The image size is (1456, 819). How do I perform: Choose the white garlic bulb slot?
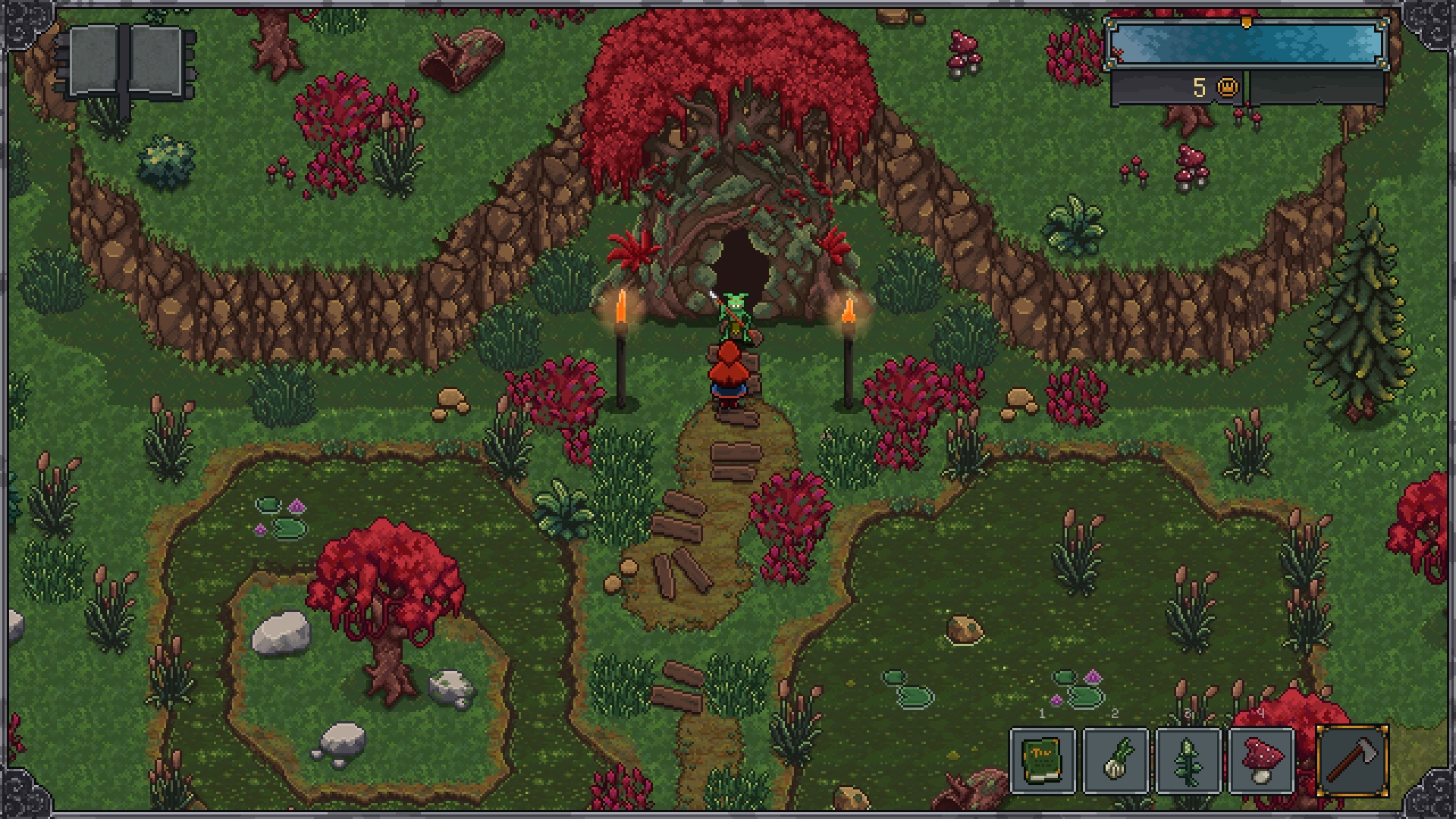point(1116,761)
